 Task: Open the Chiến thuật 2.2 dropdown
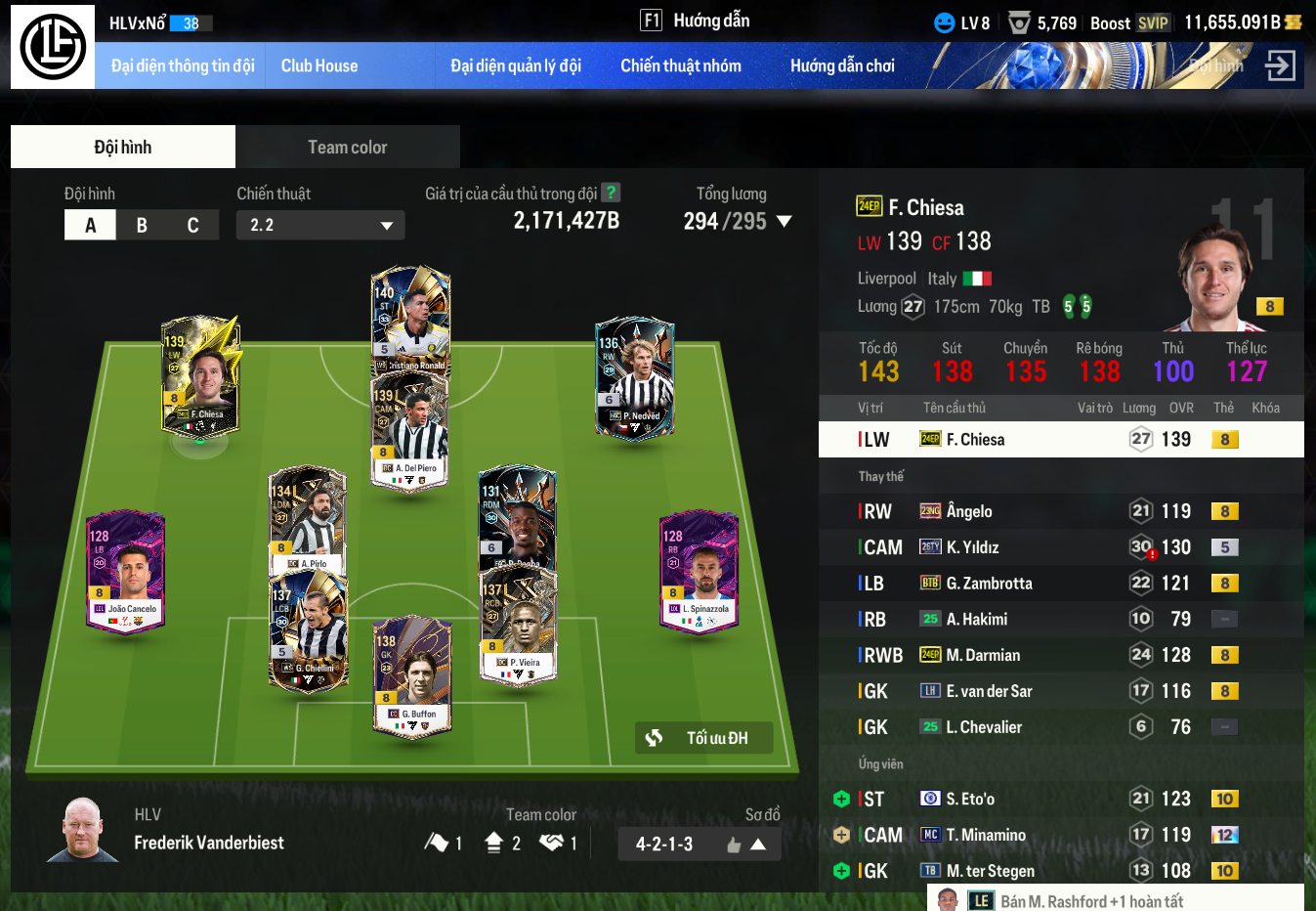[x=320, y=226]
